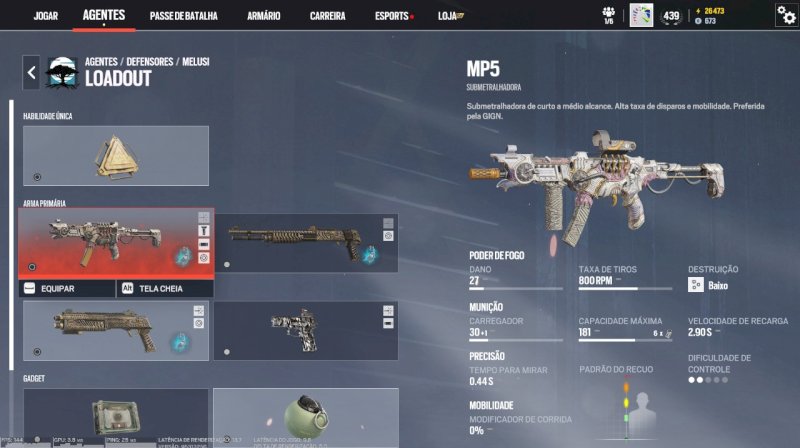
Task: Open the JOGAR tab
Action: [x=46, y=16]
